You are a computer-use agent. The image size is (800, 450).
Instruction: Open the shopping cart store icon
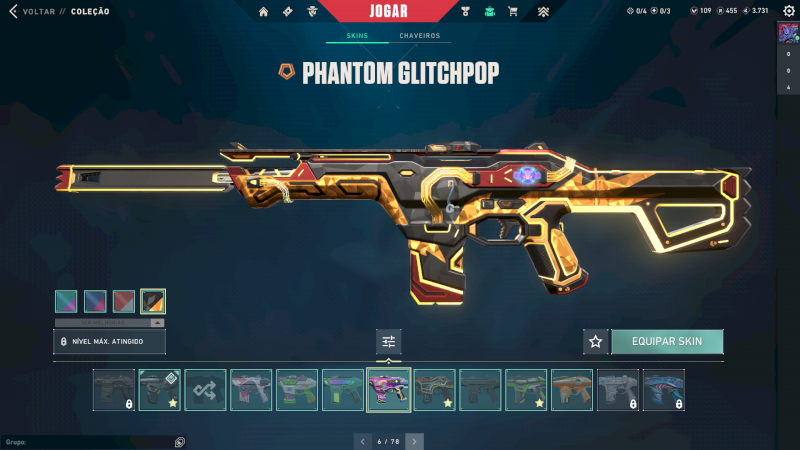[513, 12]
